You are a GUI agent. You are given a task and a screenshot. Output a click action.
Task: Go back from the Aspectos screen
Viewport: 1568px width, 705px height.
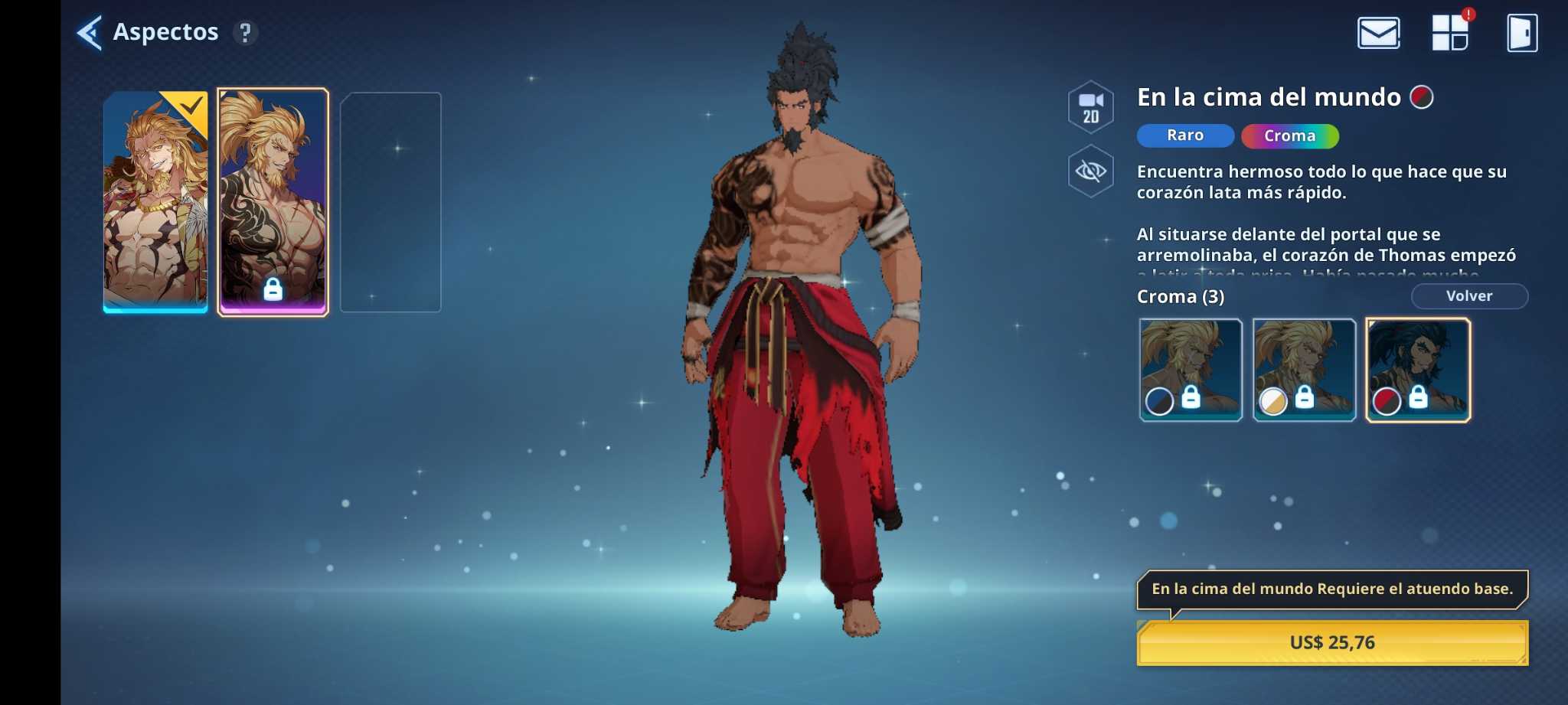click(x=90, y=33)
